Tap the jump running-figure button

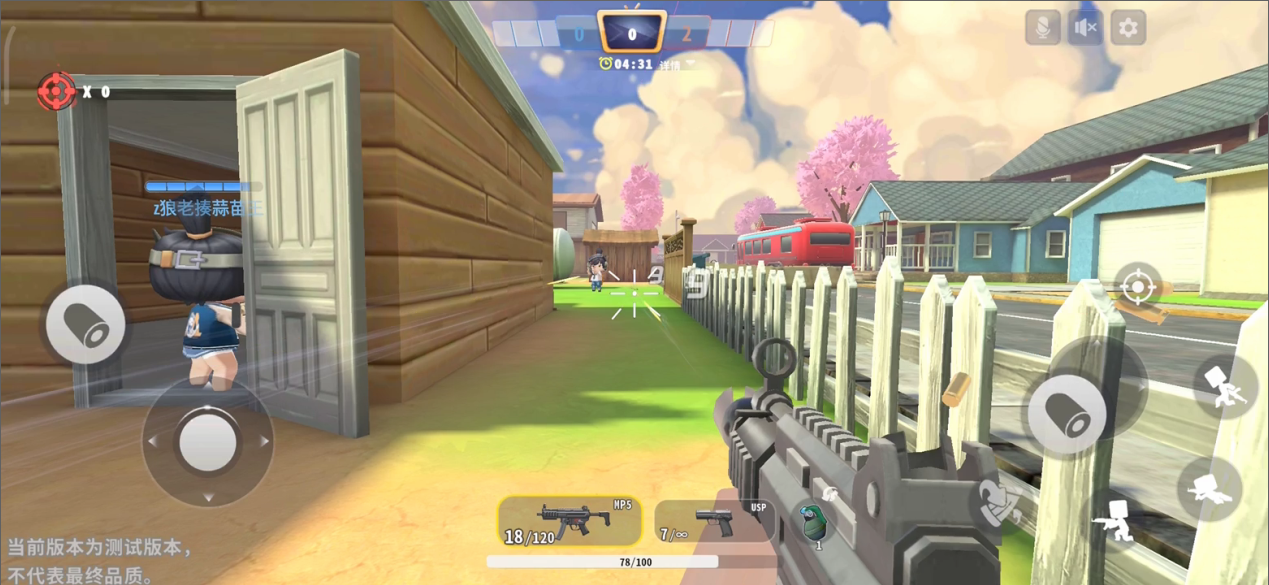1224,385
